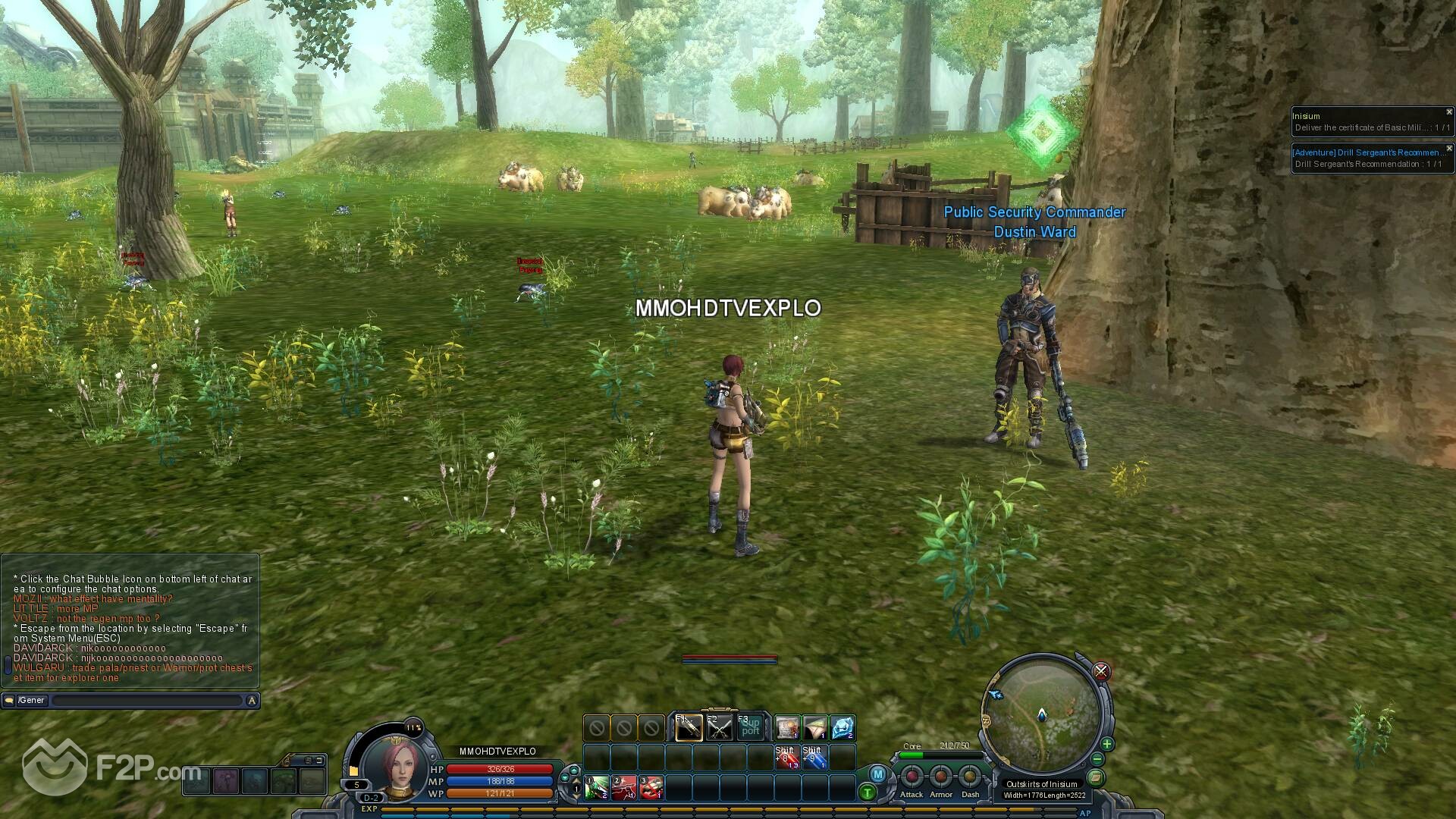The height and width of the screenshot is (819, 1456).
Task: Close the Inisium quest tracker entry
Action: coord(1448,112)
